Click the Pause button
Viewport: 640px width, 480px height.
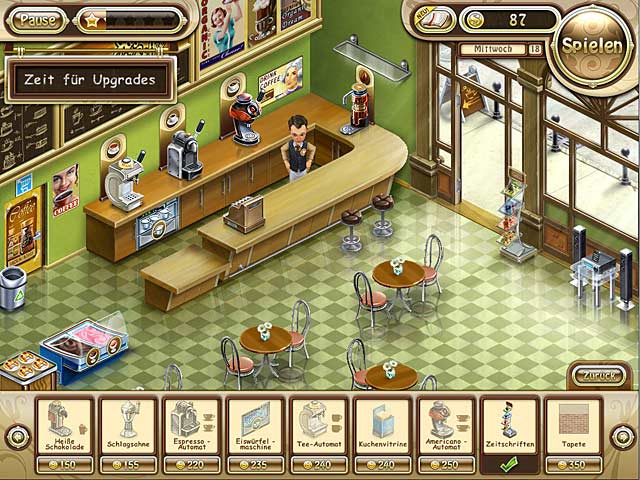[39, 19]
